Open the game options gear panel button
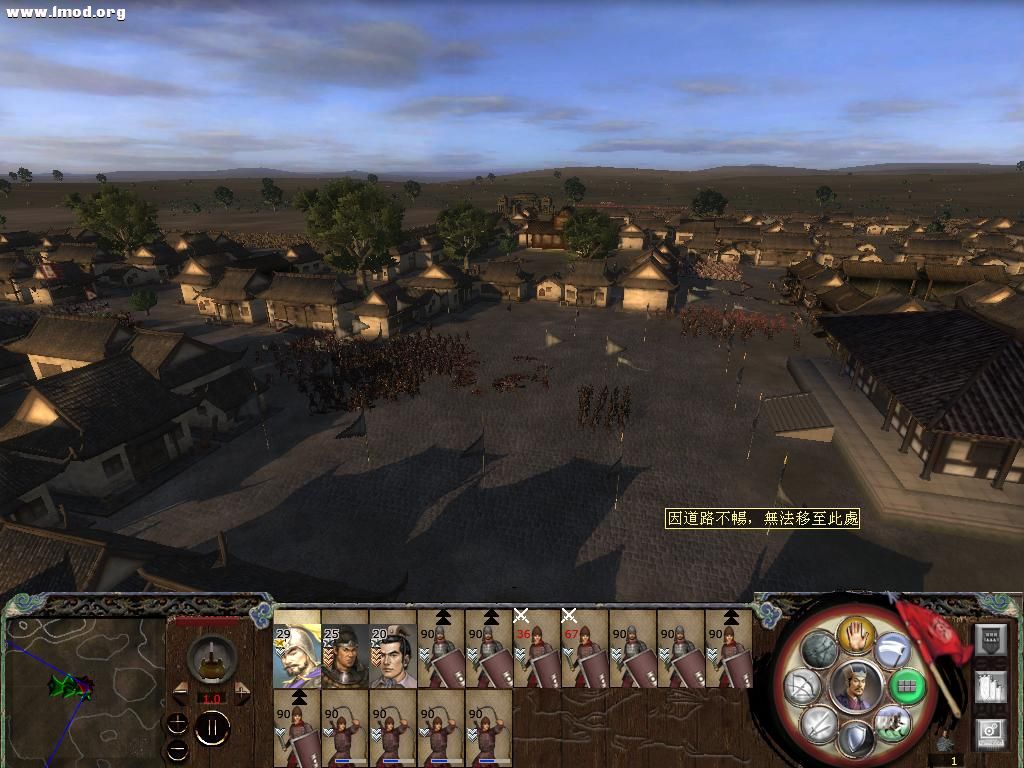 990,732
